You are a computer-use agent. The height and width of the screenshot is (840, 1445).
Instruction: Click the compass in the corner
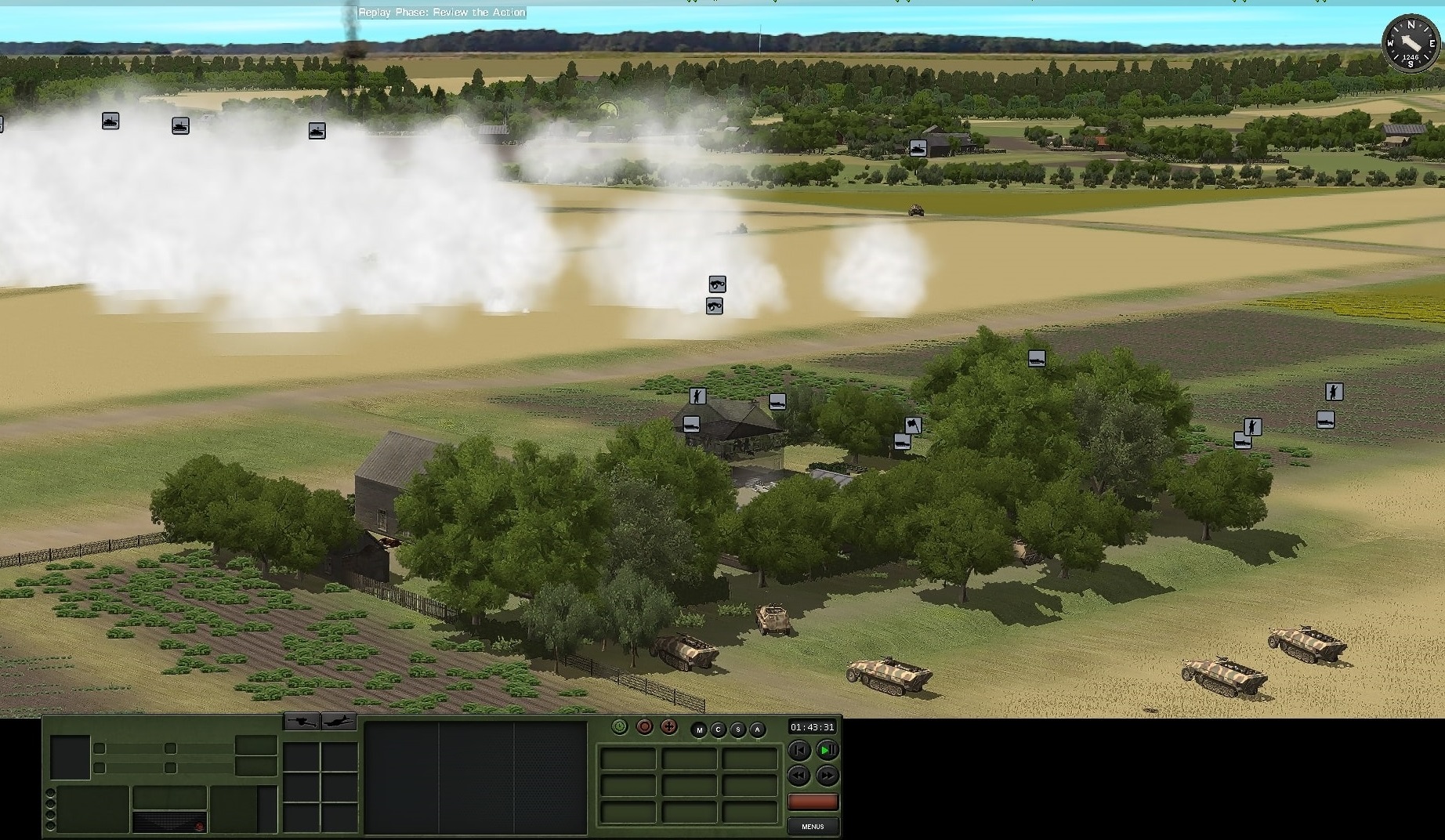pos(1411,43)
